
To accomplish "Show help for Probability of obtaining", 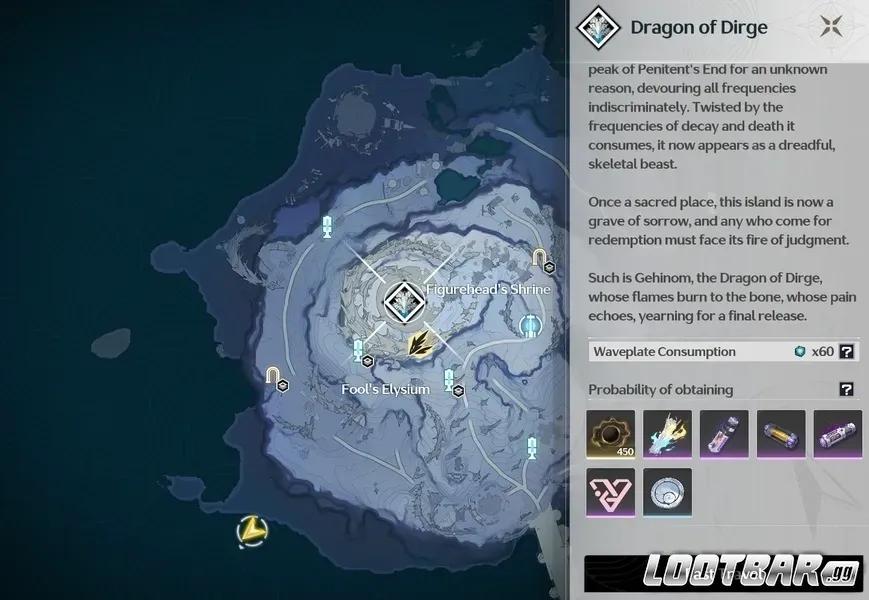I will coord(846,390).
